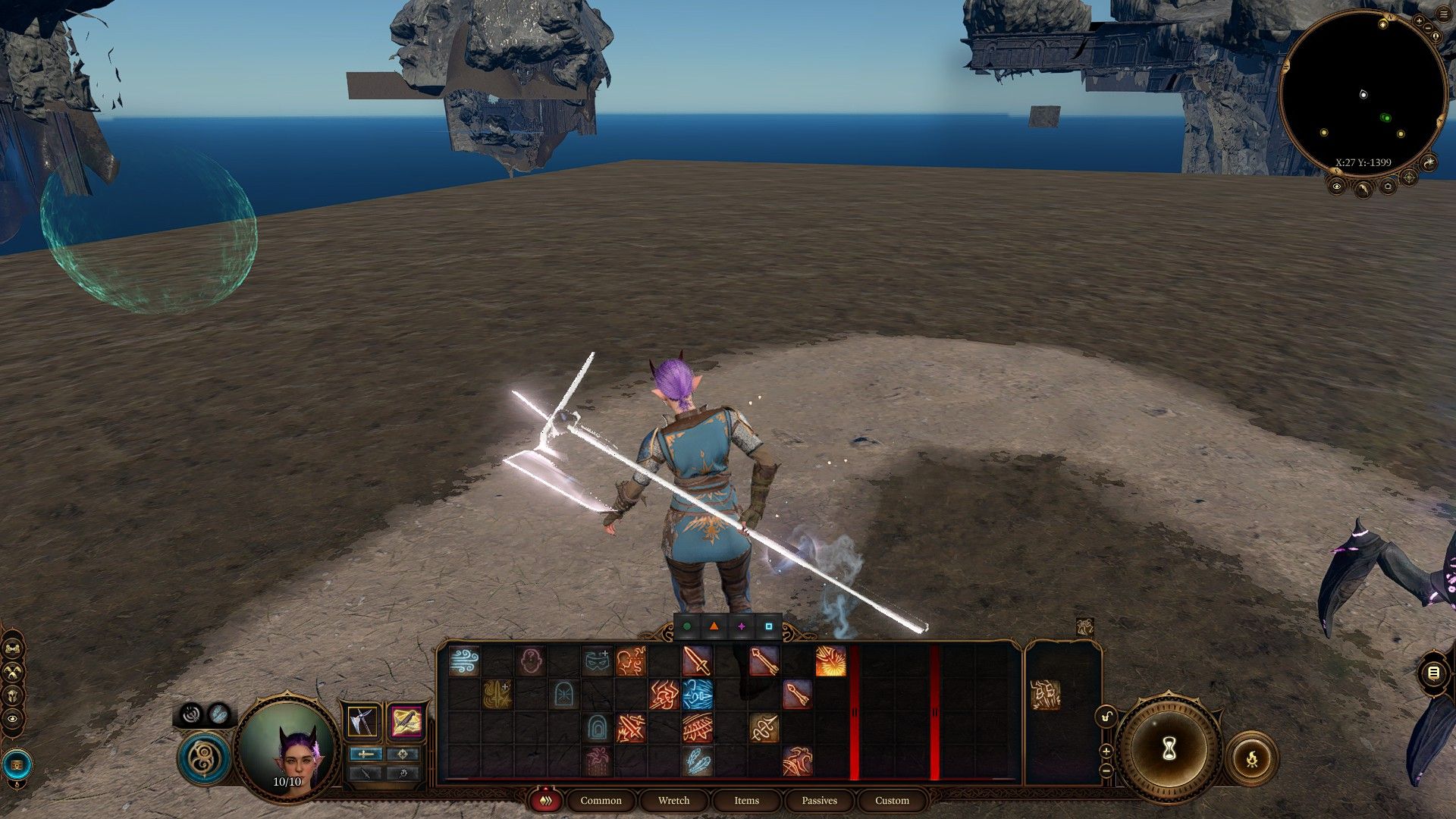Select the halberd melee weapon slot
This screenshot has height=819, width=1456.
(363, 721)
